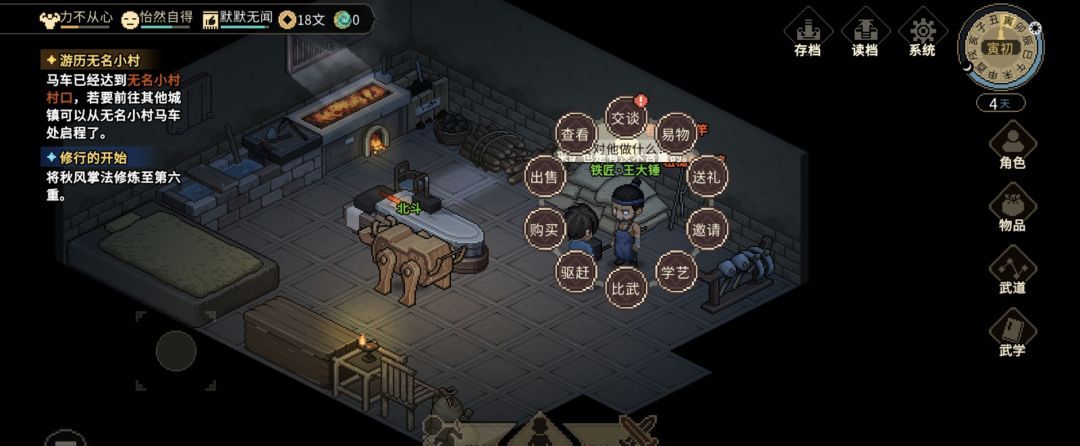Image resolution: width=1080 pixels, height=446 pixels.
Task: Select the 修行的开始 quest entry
Action: (x=87, y=157)
